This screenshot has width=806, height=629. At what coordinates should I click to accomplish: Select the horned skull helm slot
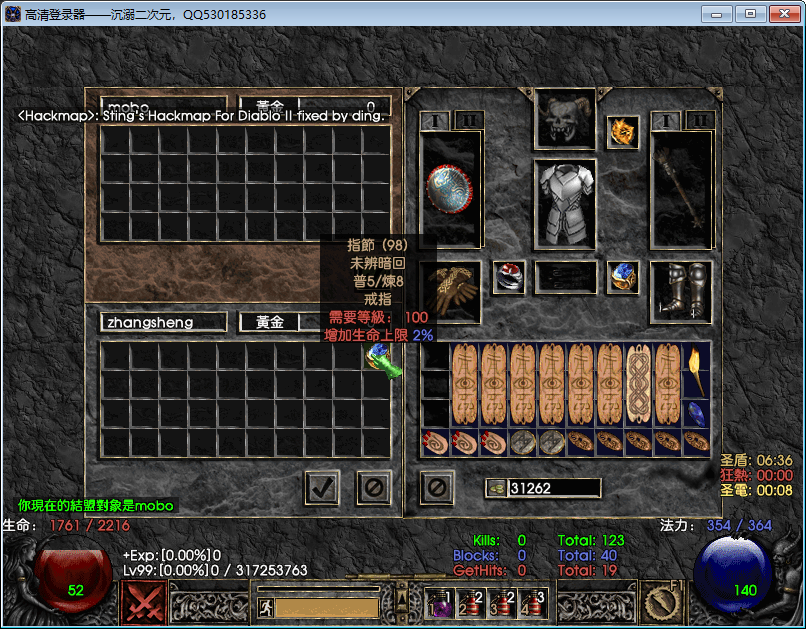point(565,120)
